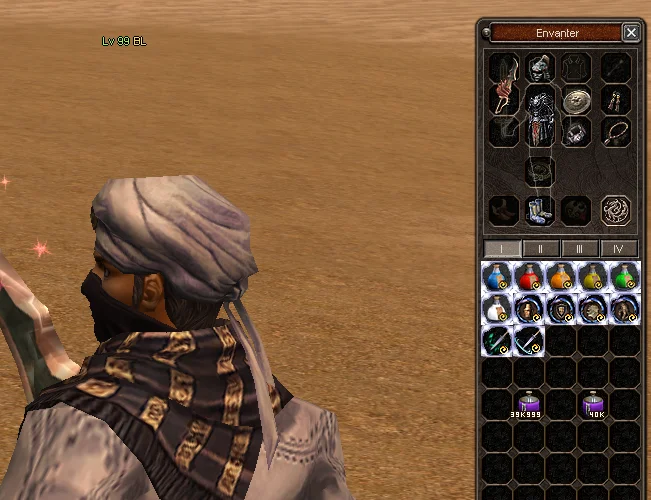The width and height of the screenshot is (651, 500).
Task: Pick the purple jar labeled 40K
Action: [x=594, y=403]
